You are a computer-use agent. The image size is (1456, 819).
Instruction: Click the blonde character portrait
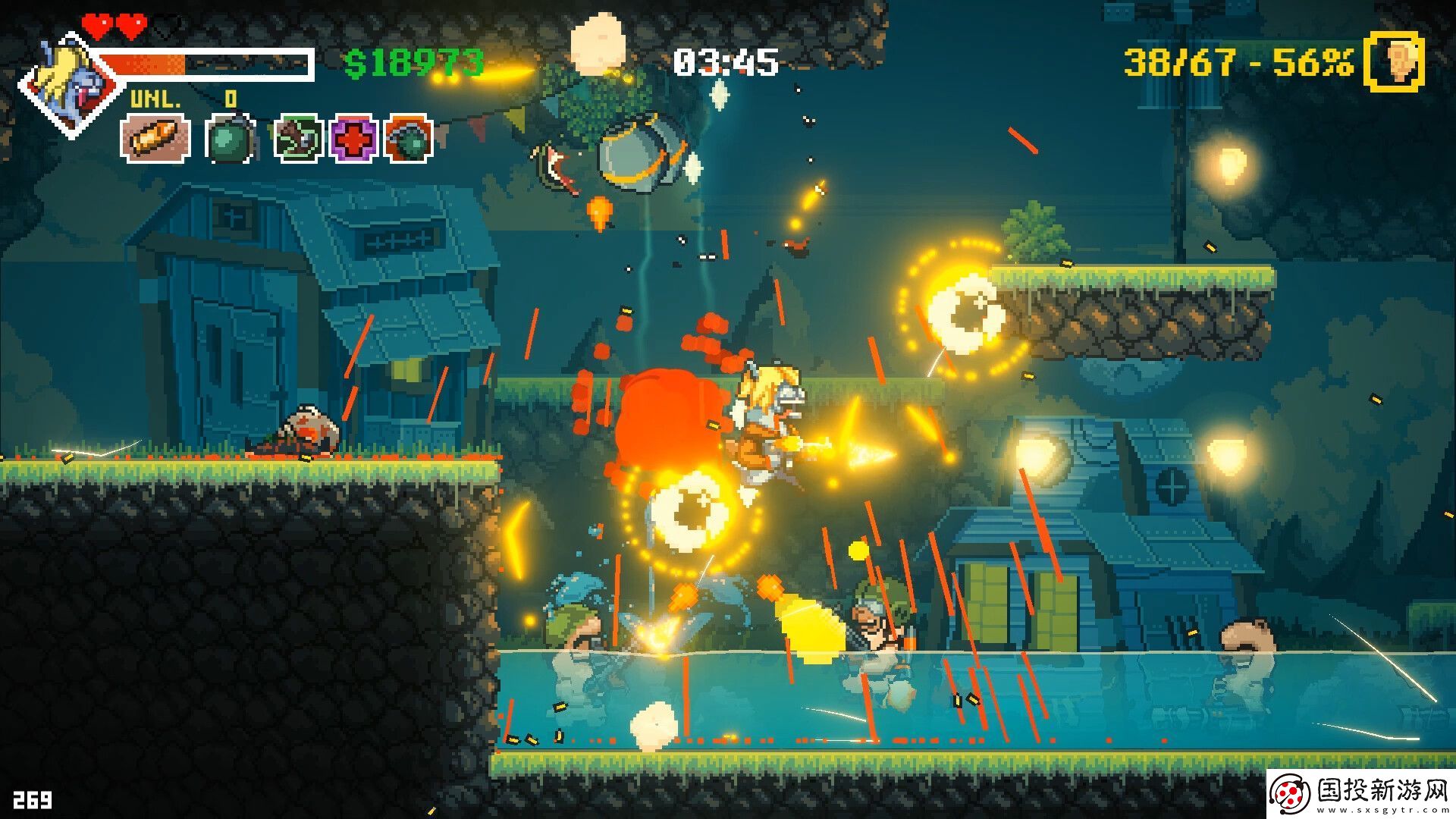point(70,85)
